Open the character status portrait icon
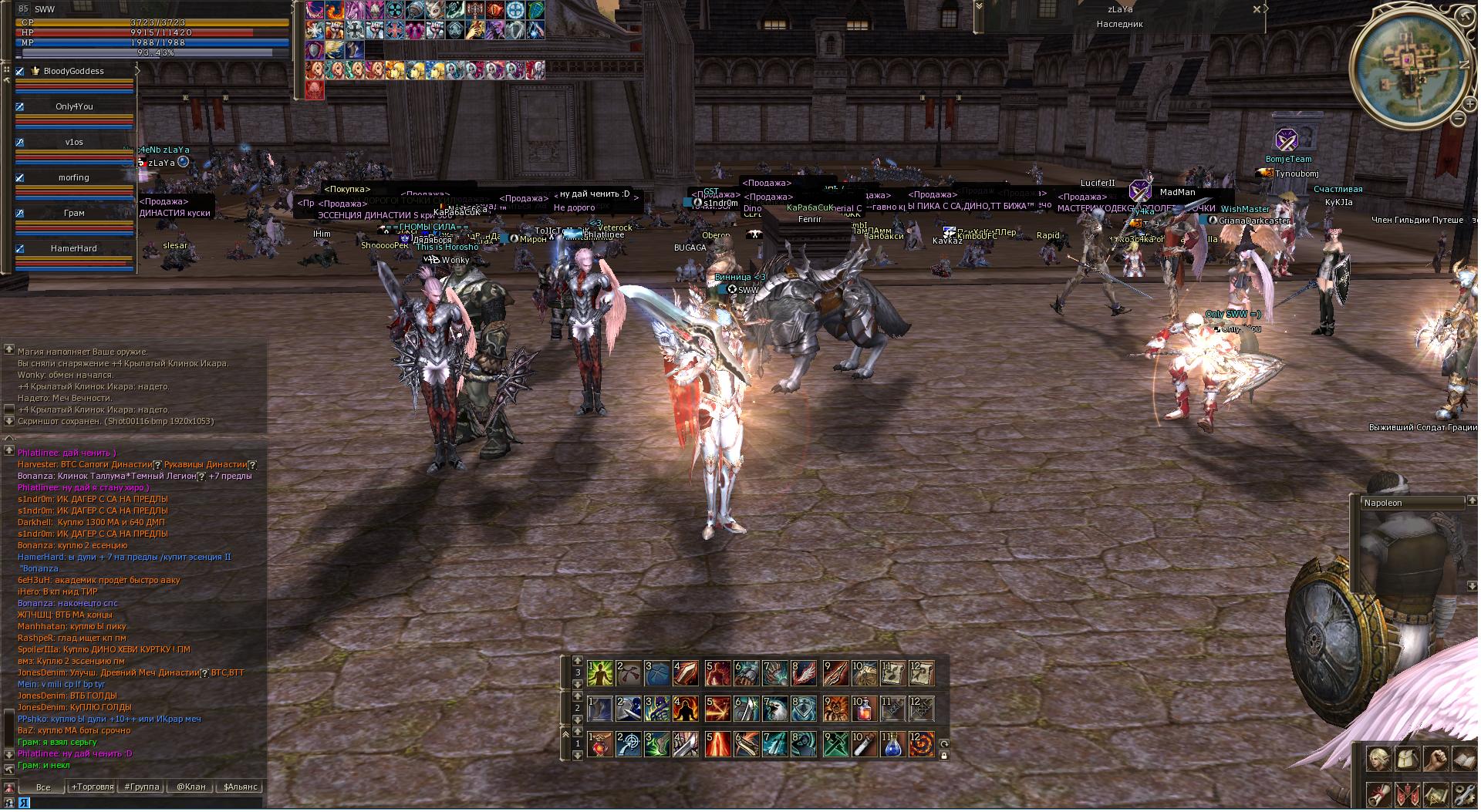The width and height of the screenshot is (1481, 812). point(1378,759)
